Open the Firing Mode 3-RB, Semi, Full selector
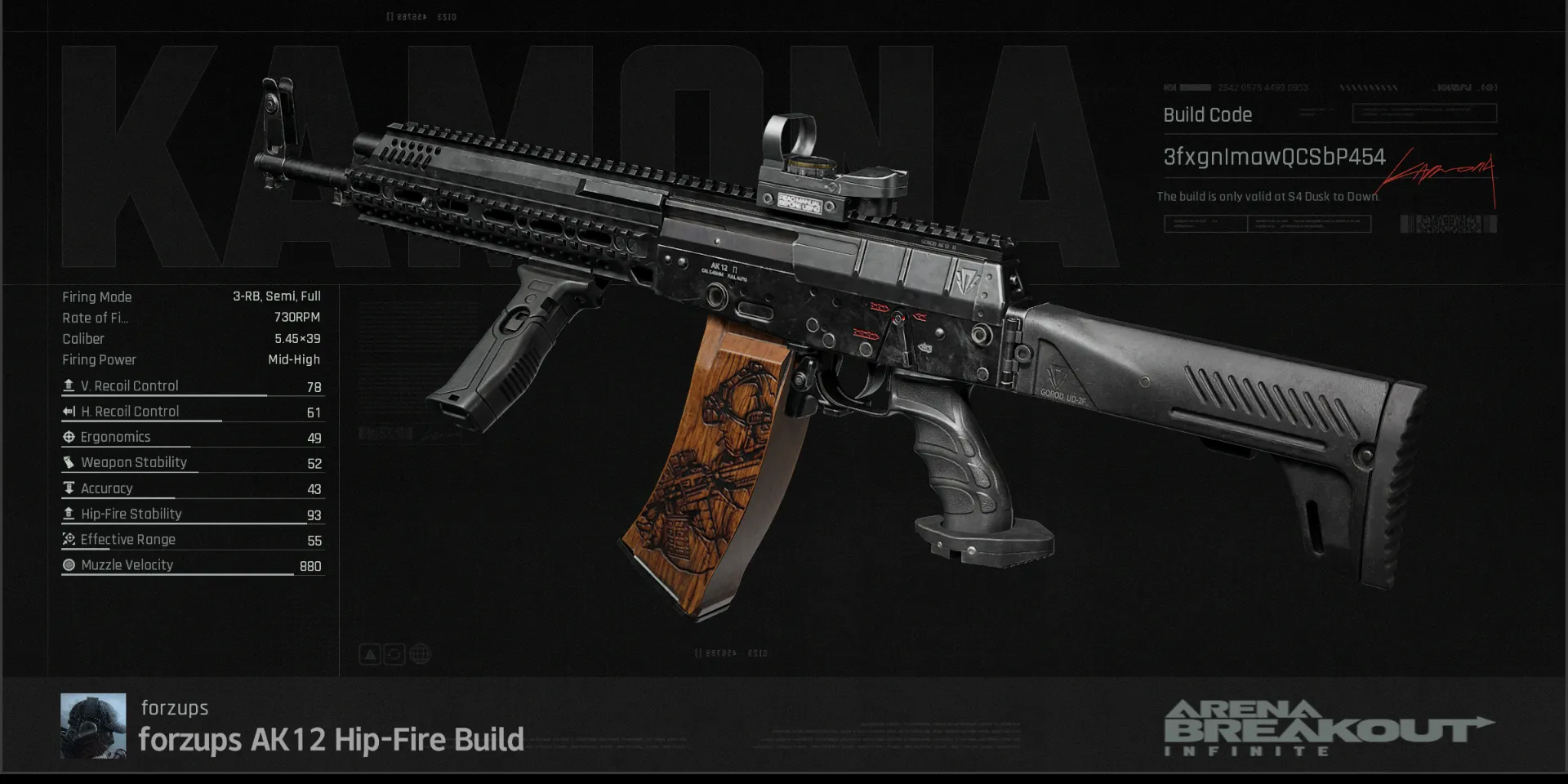The width and height of the screenshot is (1568, 784). point(276,296)
